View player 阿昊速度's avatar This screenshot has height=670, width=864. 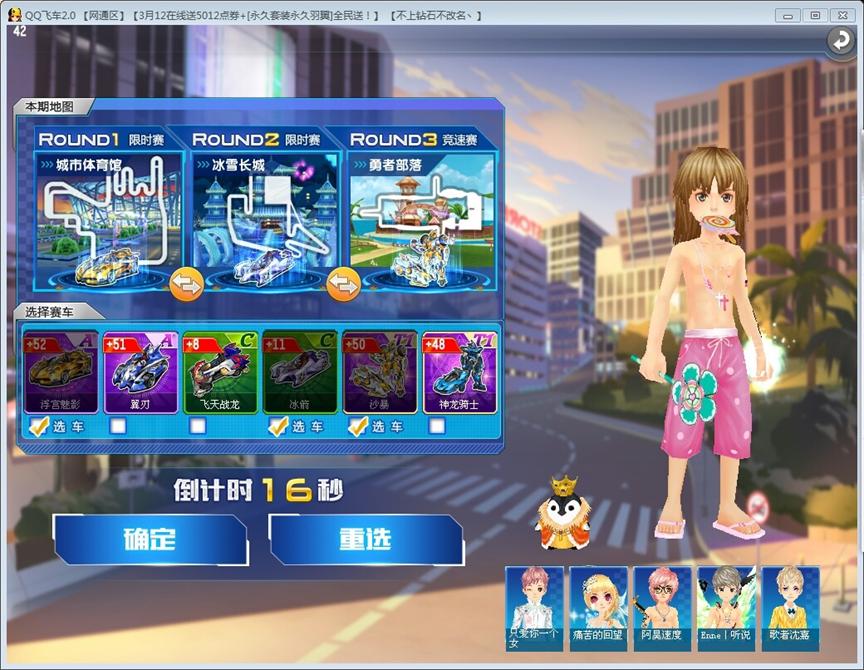(662, 604)
